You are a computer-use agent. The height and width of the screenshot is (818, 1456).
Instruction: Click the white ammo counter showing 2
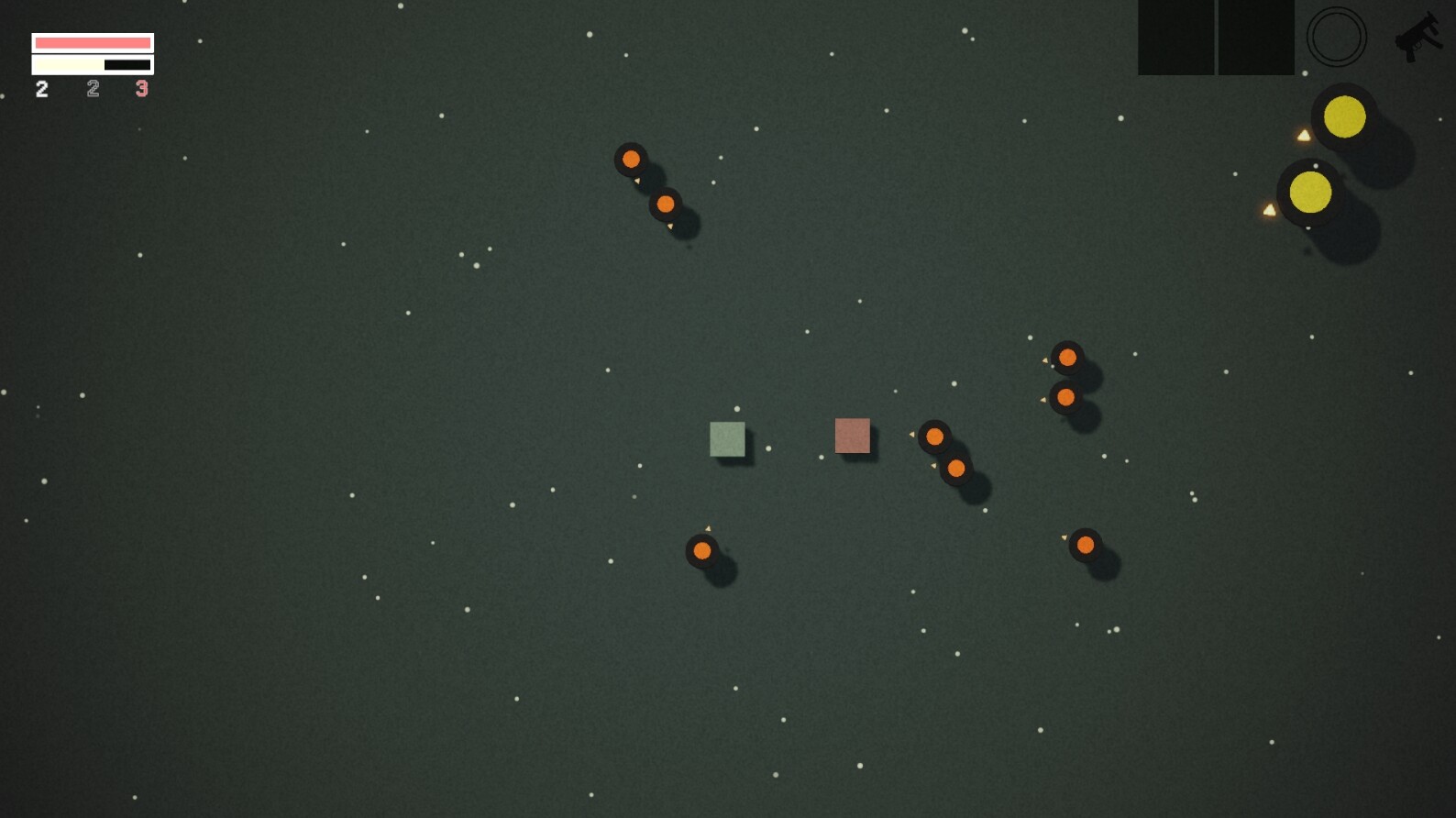pyautogui.click(x=40, y=89)
